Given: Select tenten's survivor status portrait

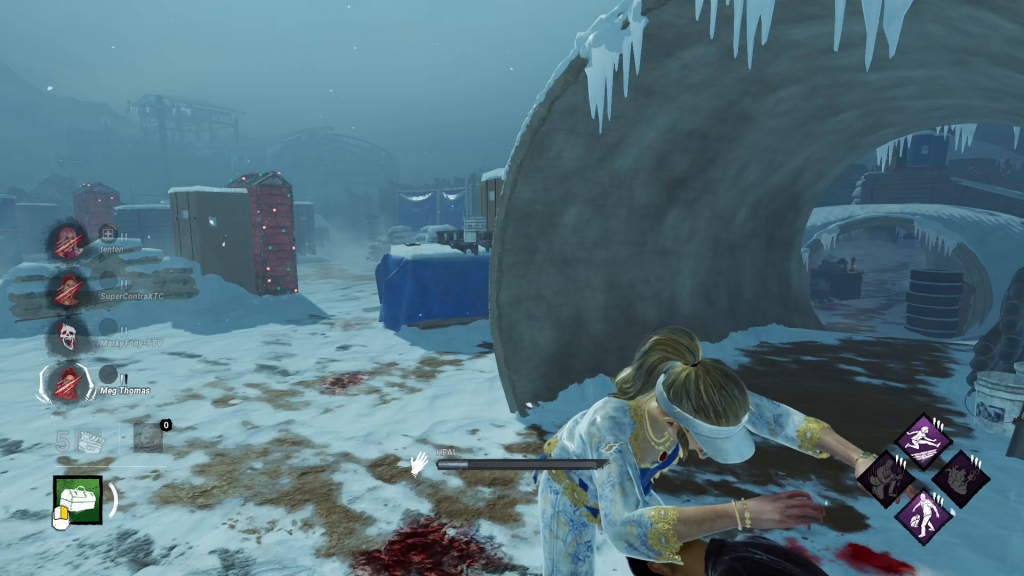Looking at the screenshot, I should point(68,241).
